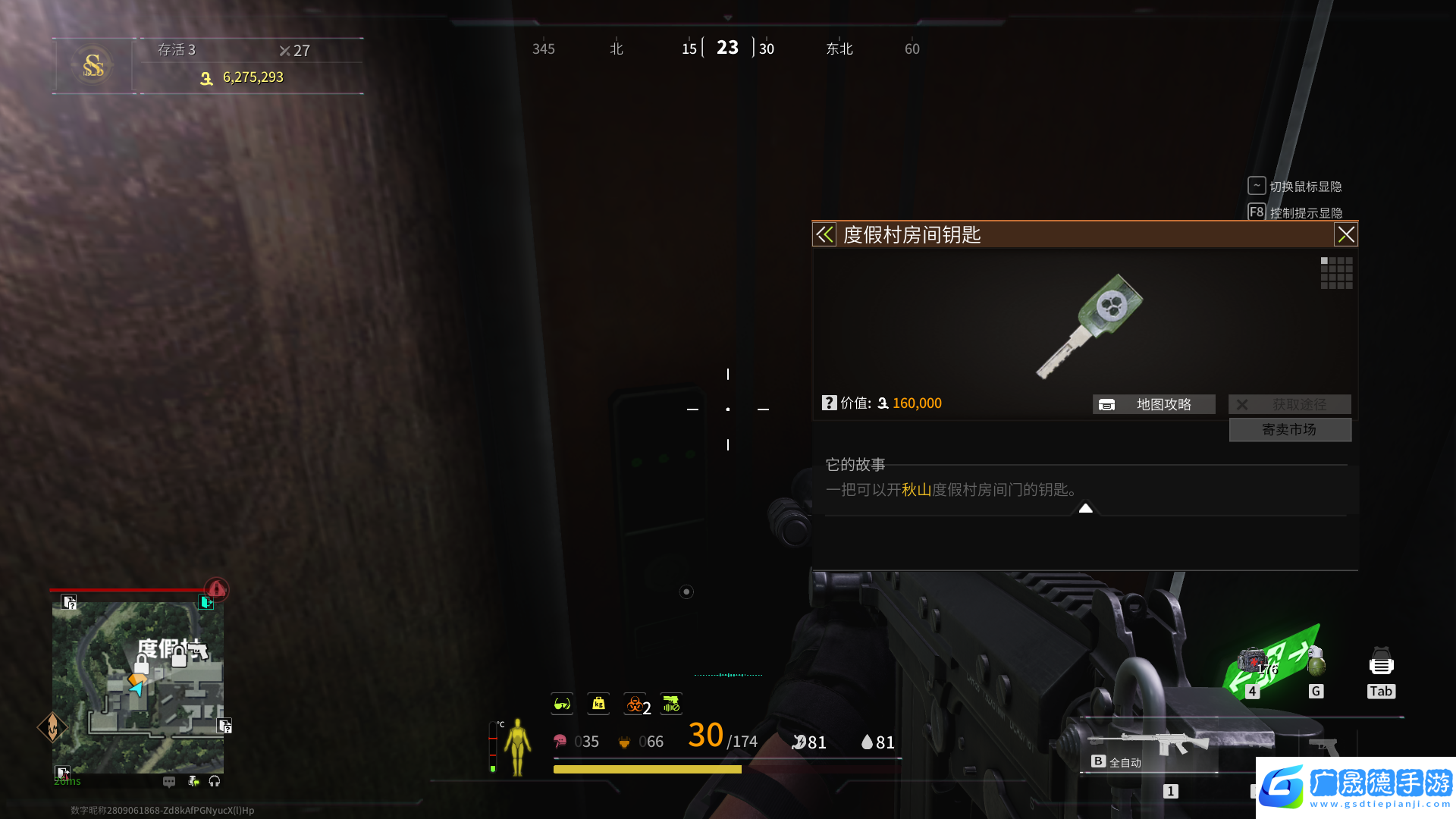Go back using the double-arrow button

(824, 235)
